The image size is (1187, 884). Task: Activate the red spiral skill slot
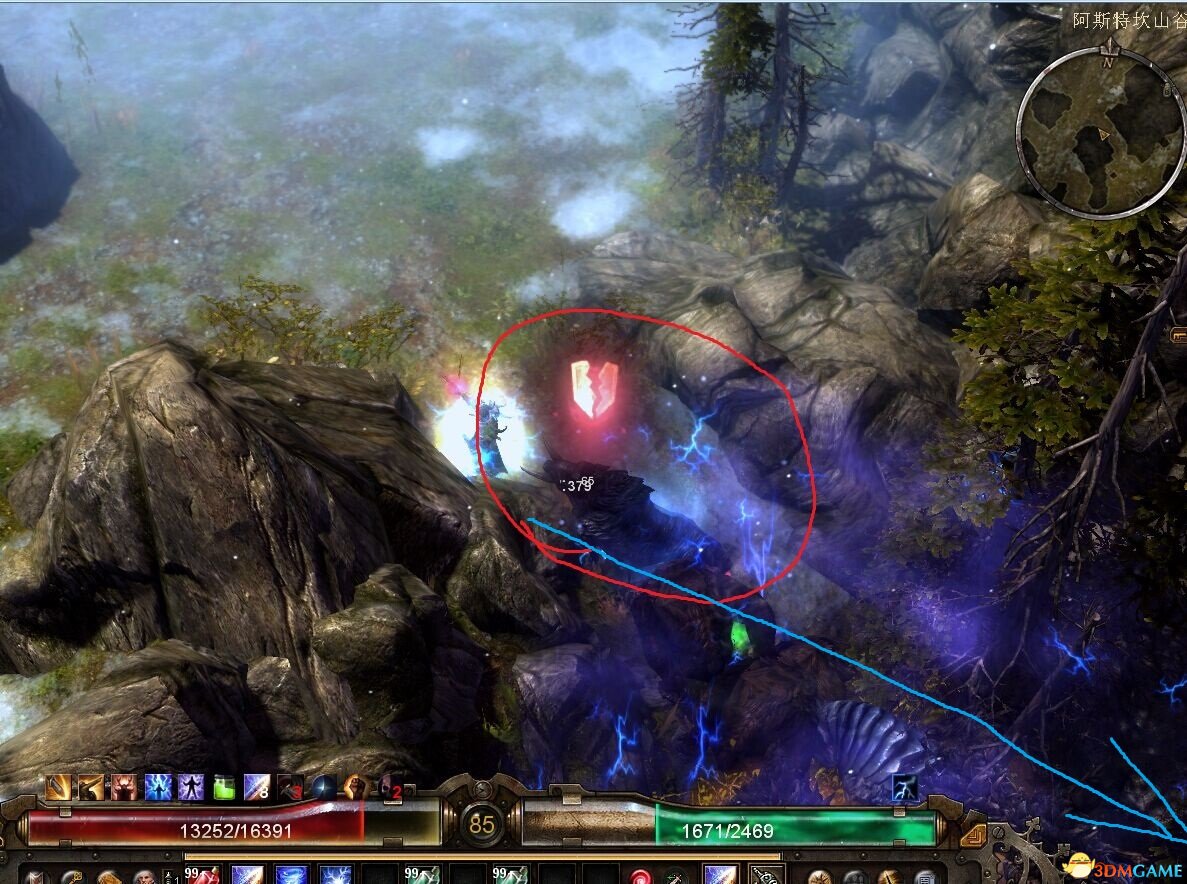click(x=642, y=877)
